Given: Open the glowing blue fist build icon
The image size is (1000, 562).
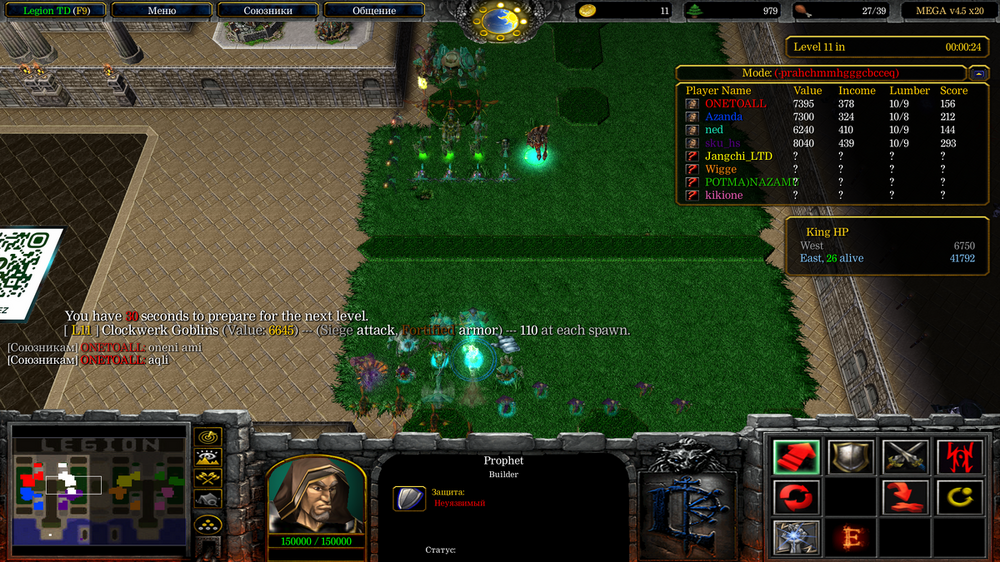Looking at the screenshot, I should [797, 536].
